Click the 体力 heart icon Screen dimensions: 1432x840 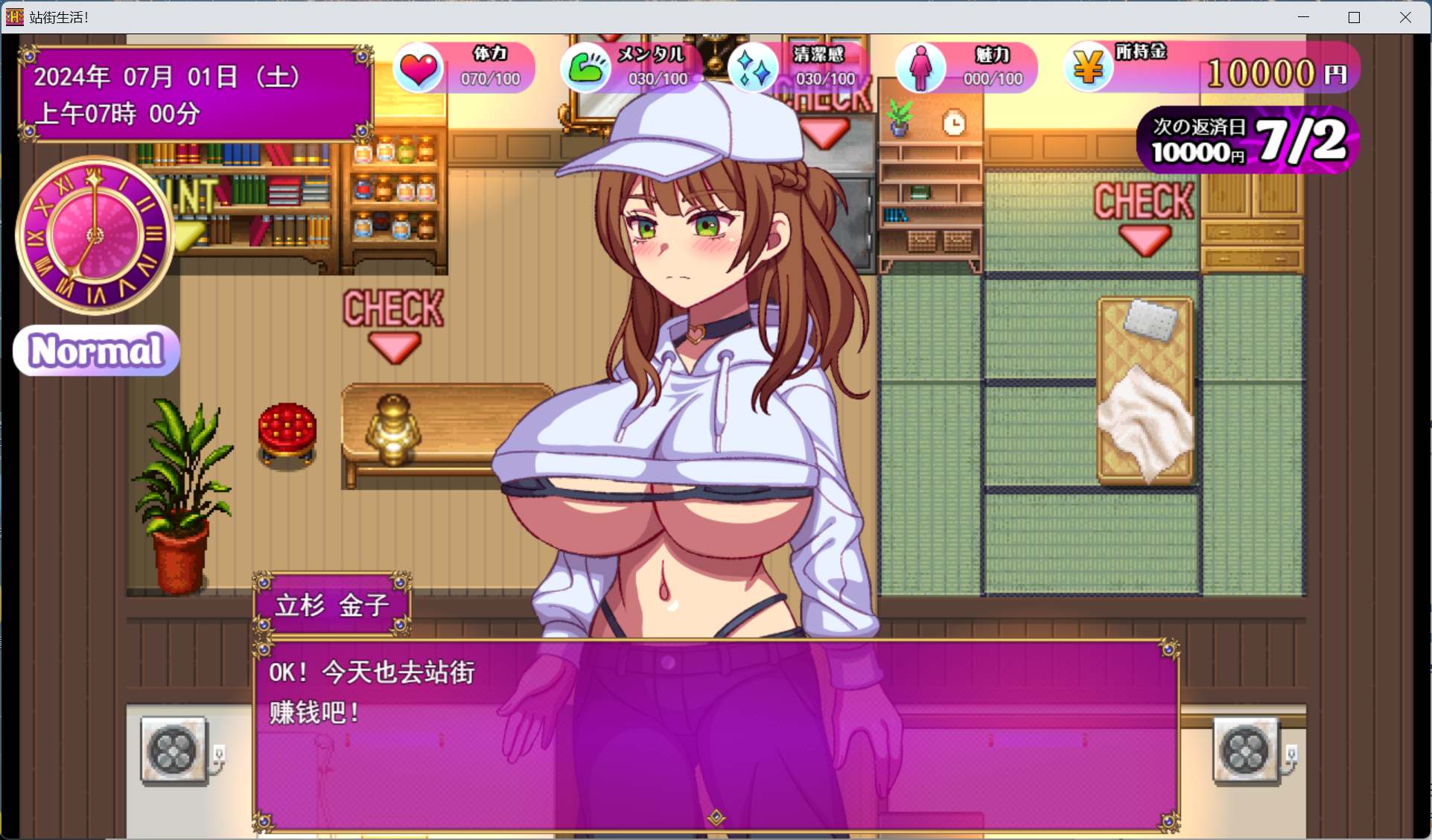coord(419,68)
